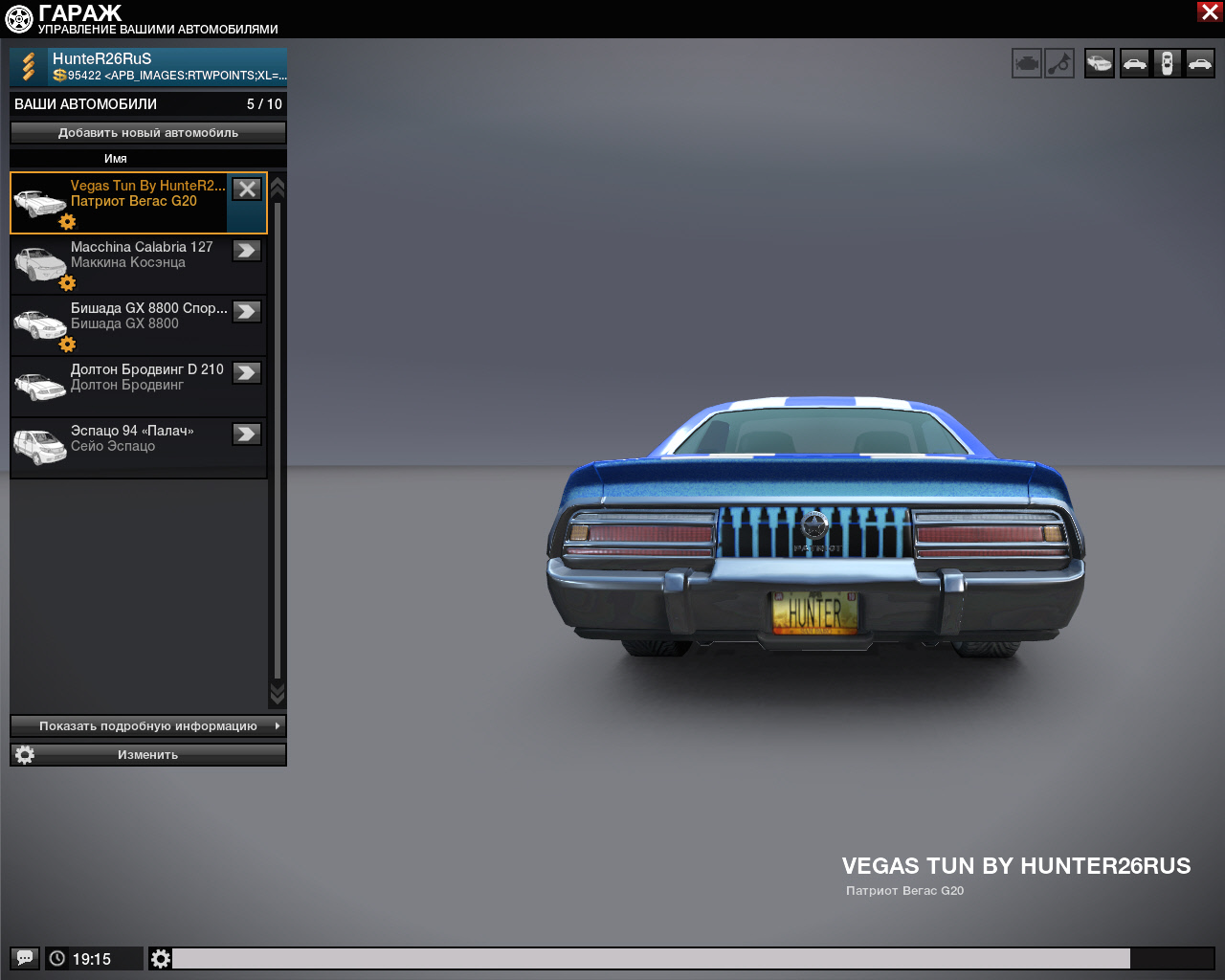Open the chat bubble icon
The width and height of the screenshot is (1225, 980).
[x=25, y=958]
